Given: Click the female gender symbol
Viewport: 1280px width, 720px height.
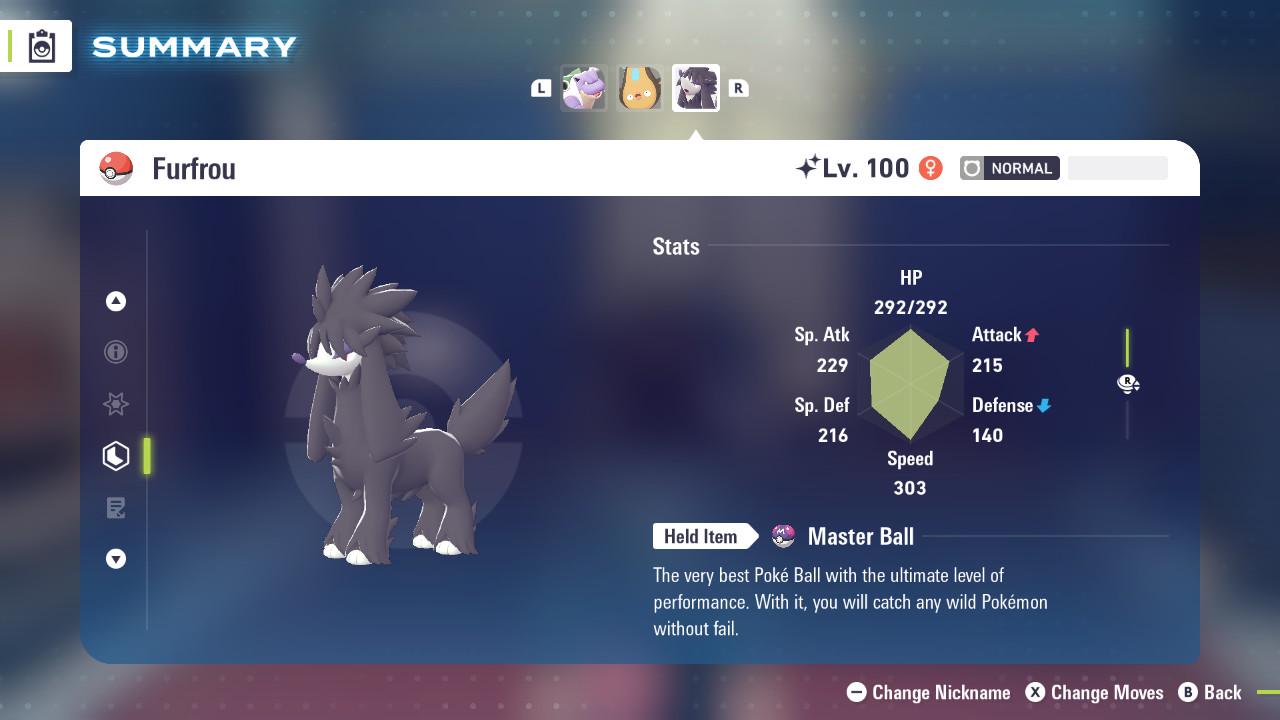Looking at the screenshot, I should (931, 168).
